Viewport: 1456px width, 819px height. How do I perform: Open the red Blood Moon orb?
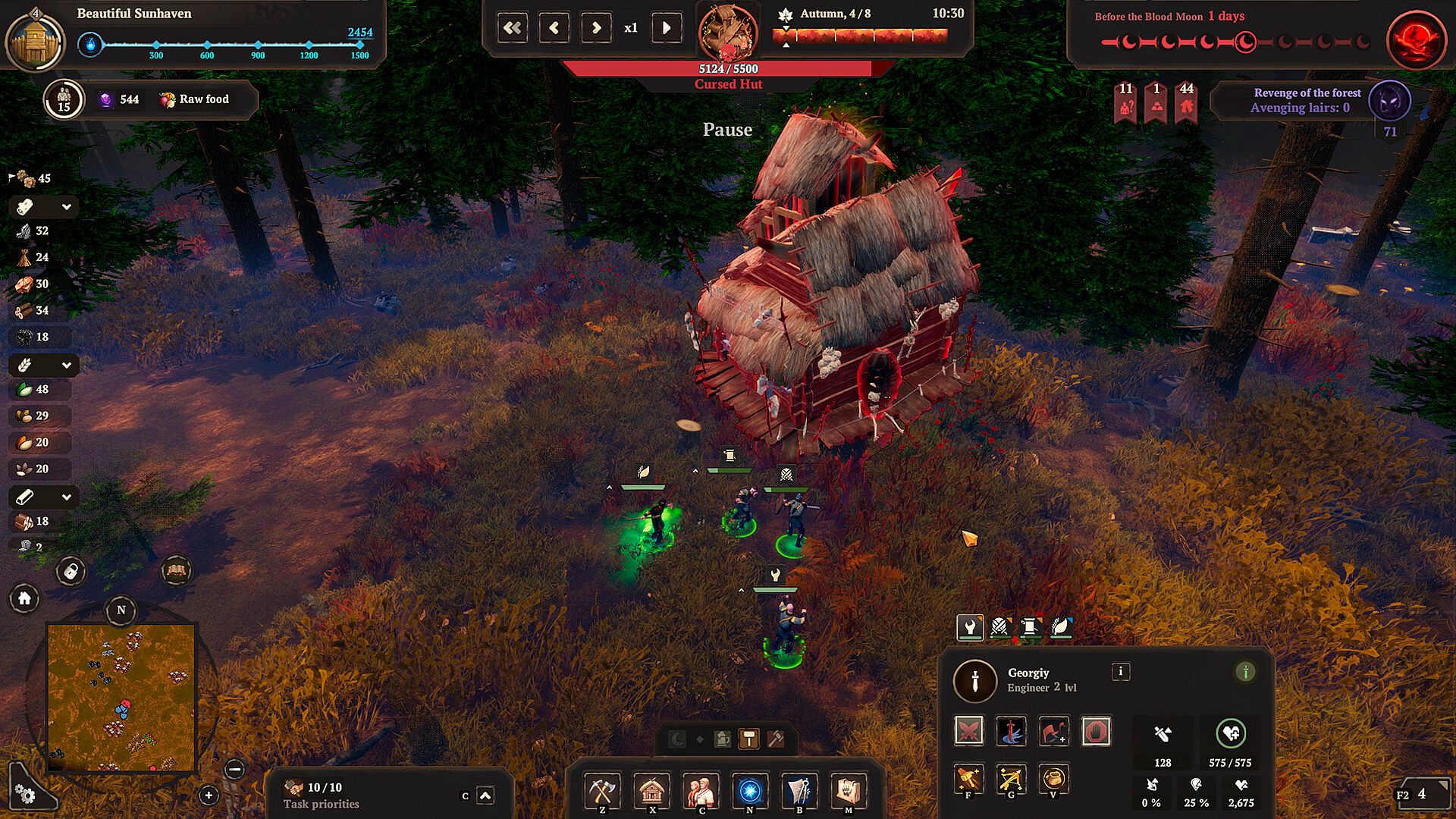(1415, 40)
